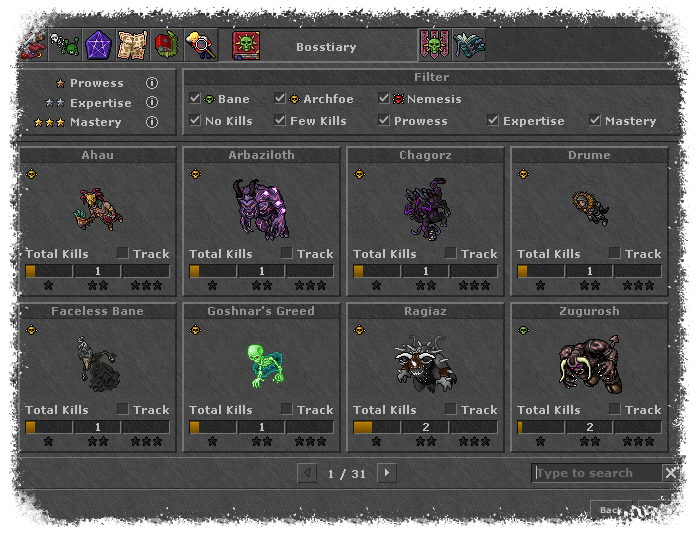Image resolution: width=696 pixels, height=535 pixels.
Task: Check the Track box for Zugurosh
Action: point(614,409)
